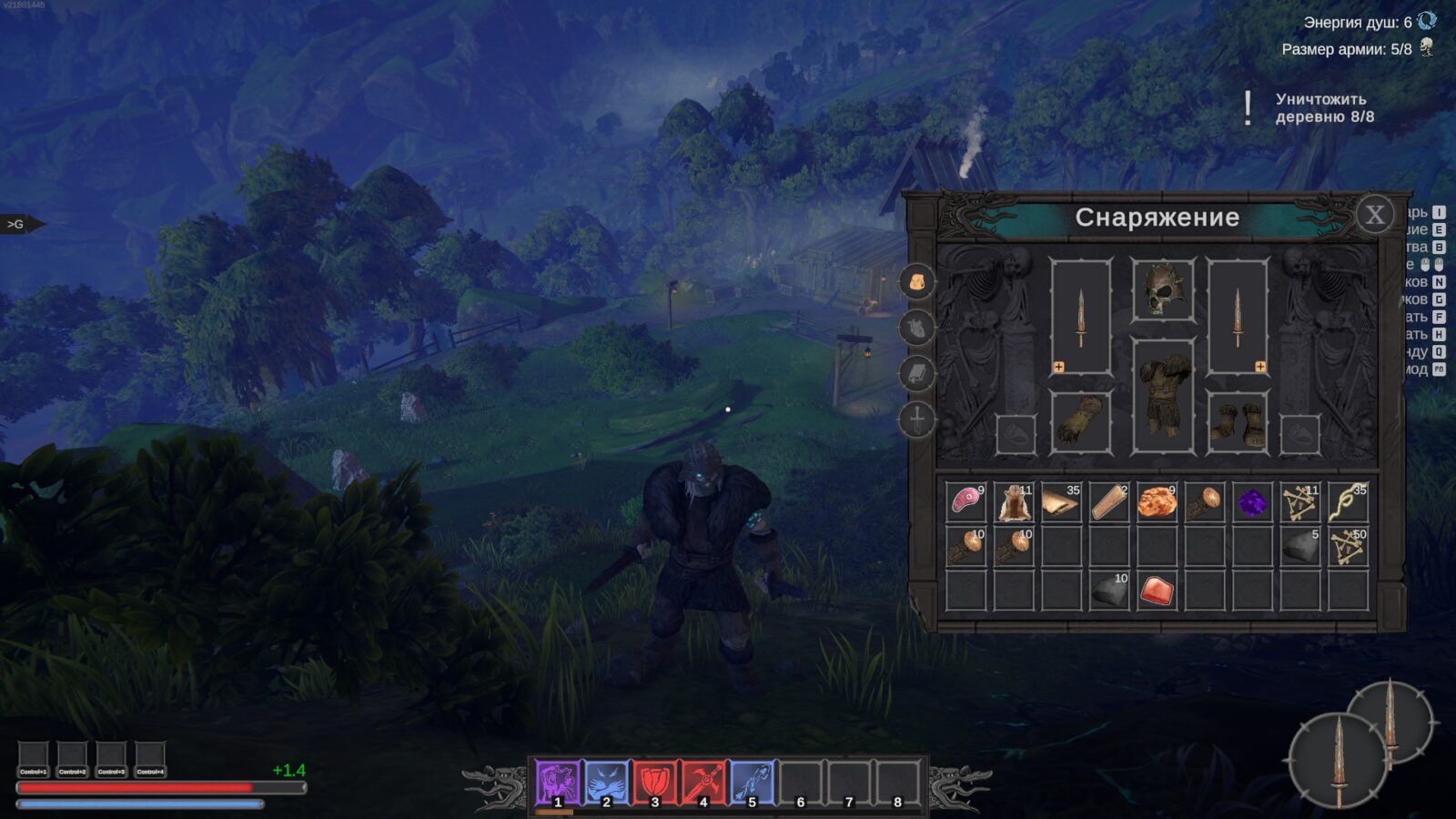Click the red gem item
The height and width of the screenshot is (819, 1456).
[x=1157, y=591]
